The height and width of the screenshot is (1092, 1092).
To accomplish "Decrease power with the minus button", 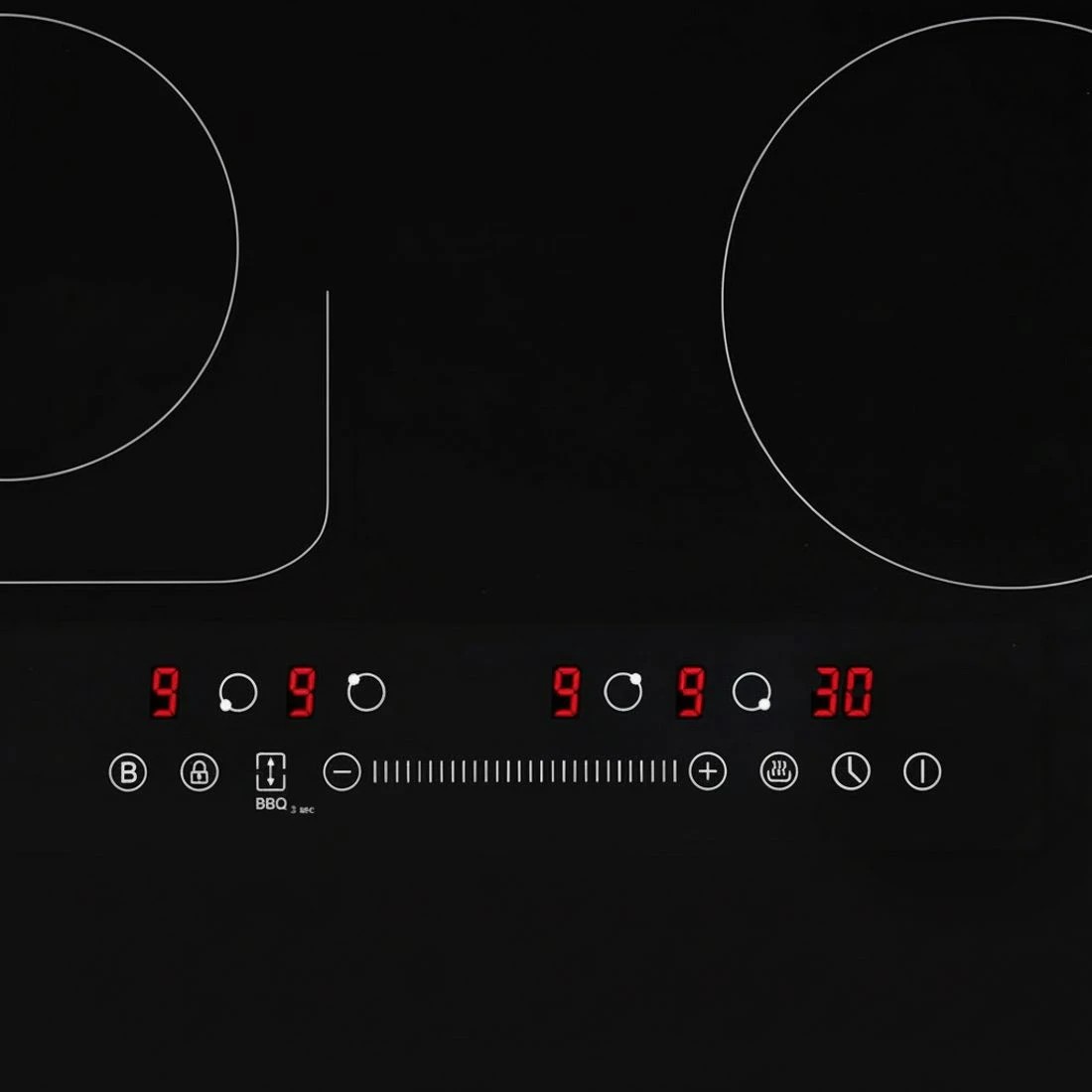I will (342, 771).
